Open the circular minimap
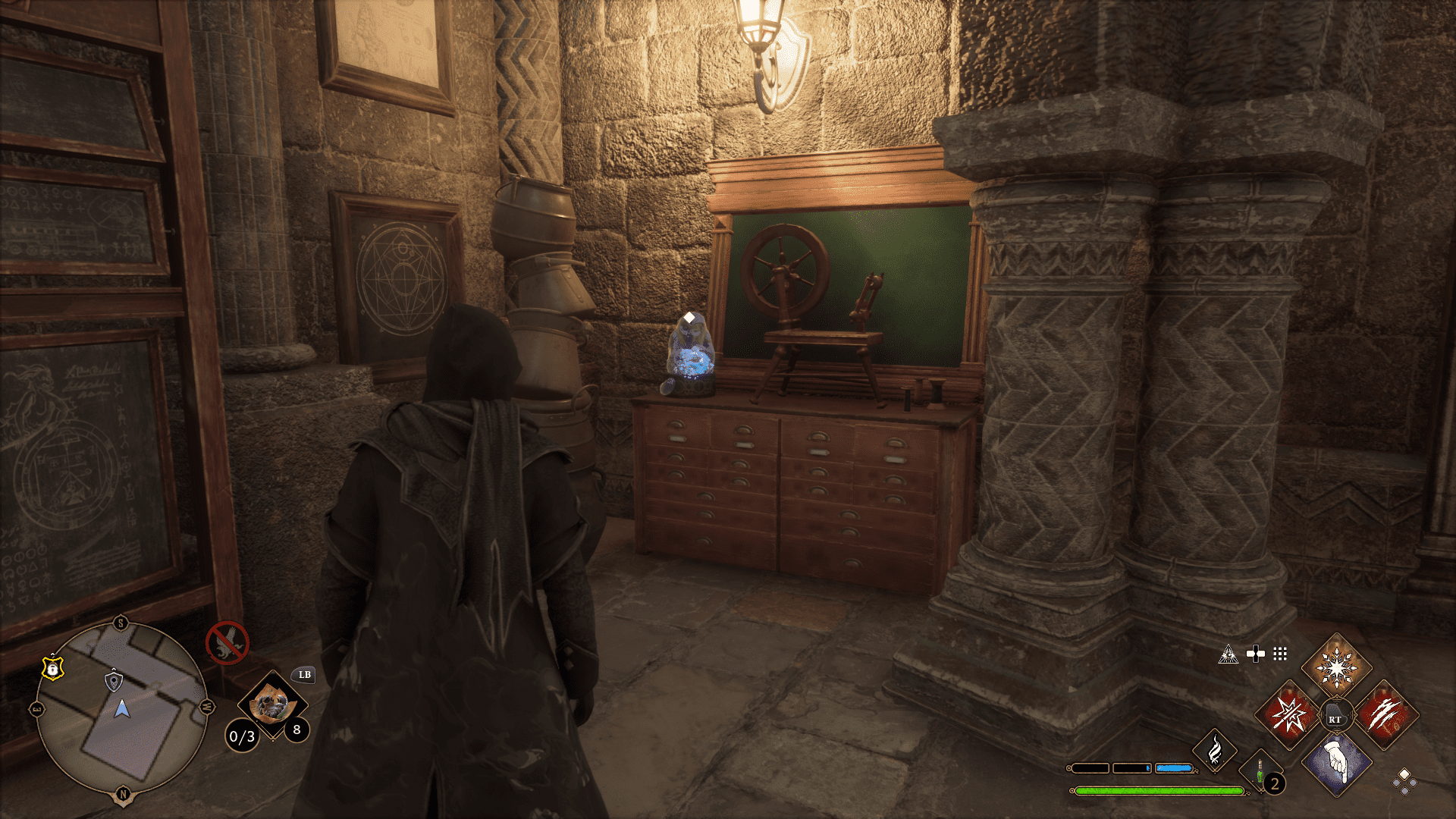Viewport: 1456px width, 819px height. [121, 710]
